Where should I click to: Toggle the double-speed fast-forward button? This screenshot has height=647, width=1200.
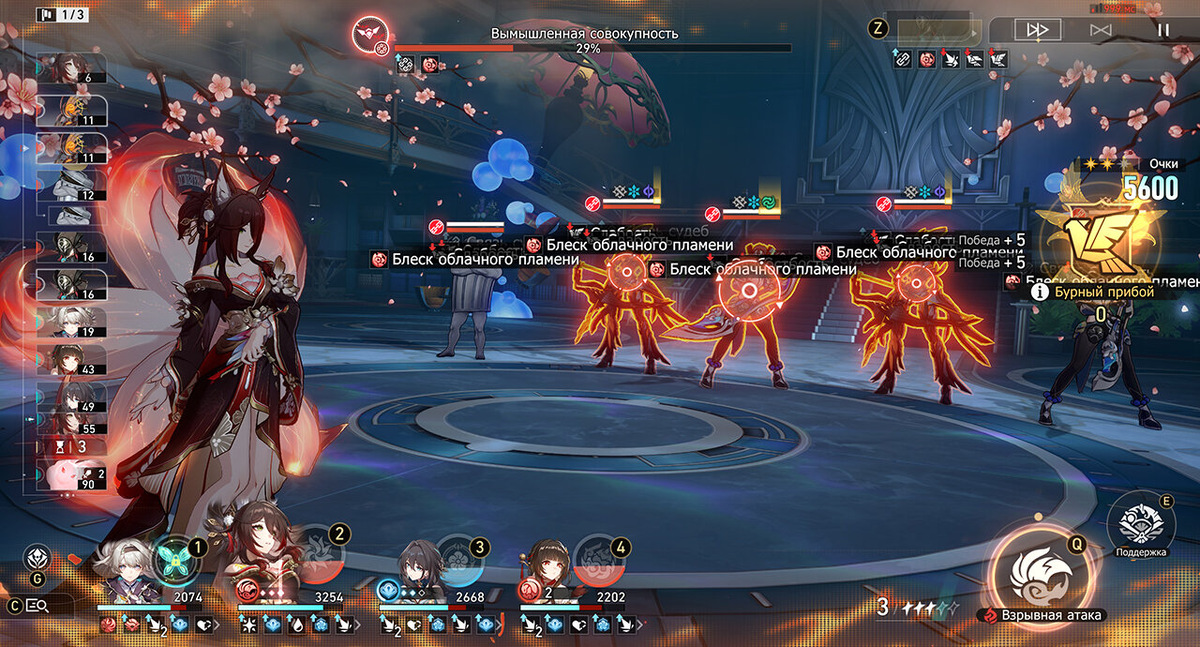click(1037, 30)
